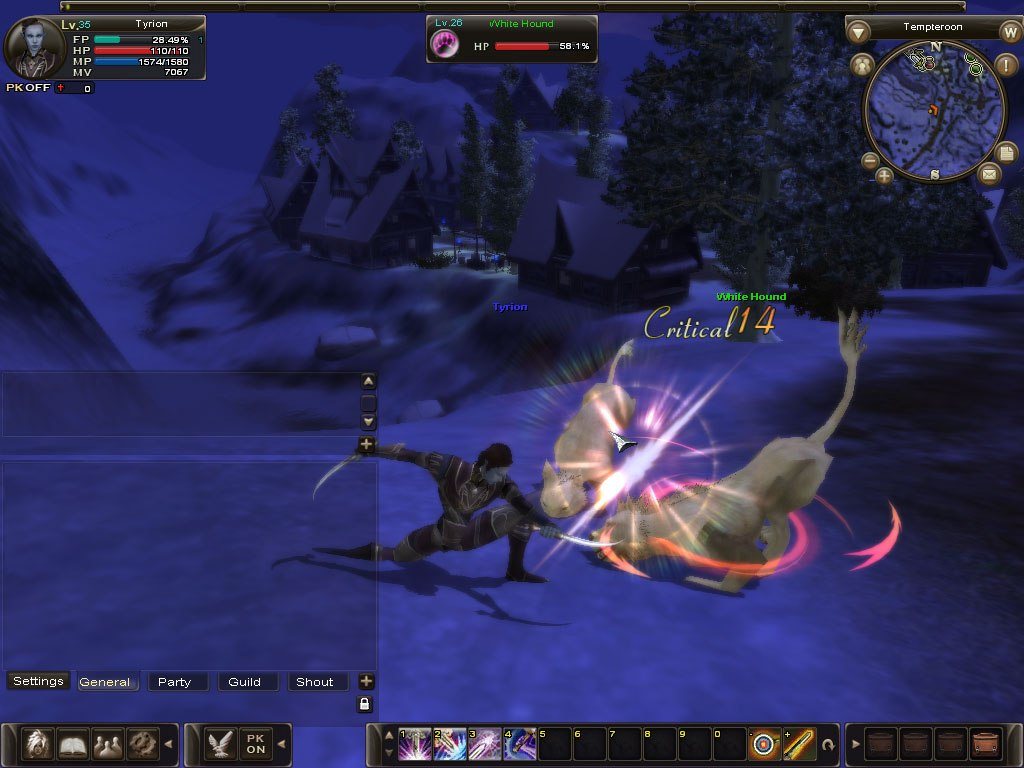Activate the skill in hotbar slot 1

(x=415, y=744)
